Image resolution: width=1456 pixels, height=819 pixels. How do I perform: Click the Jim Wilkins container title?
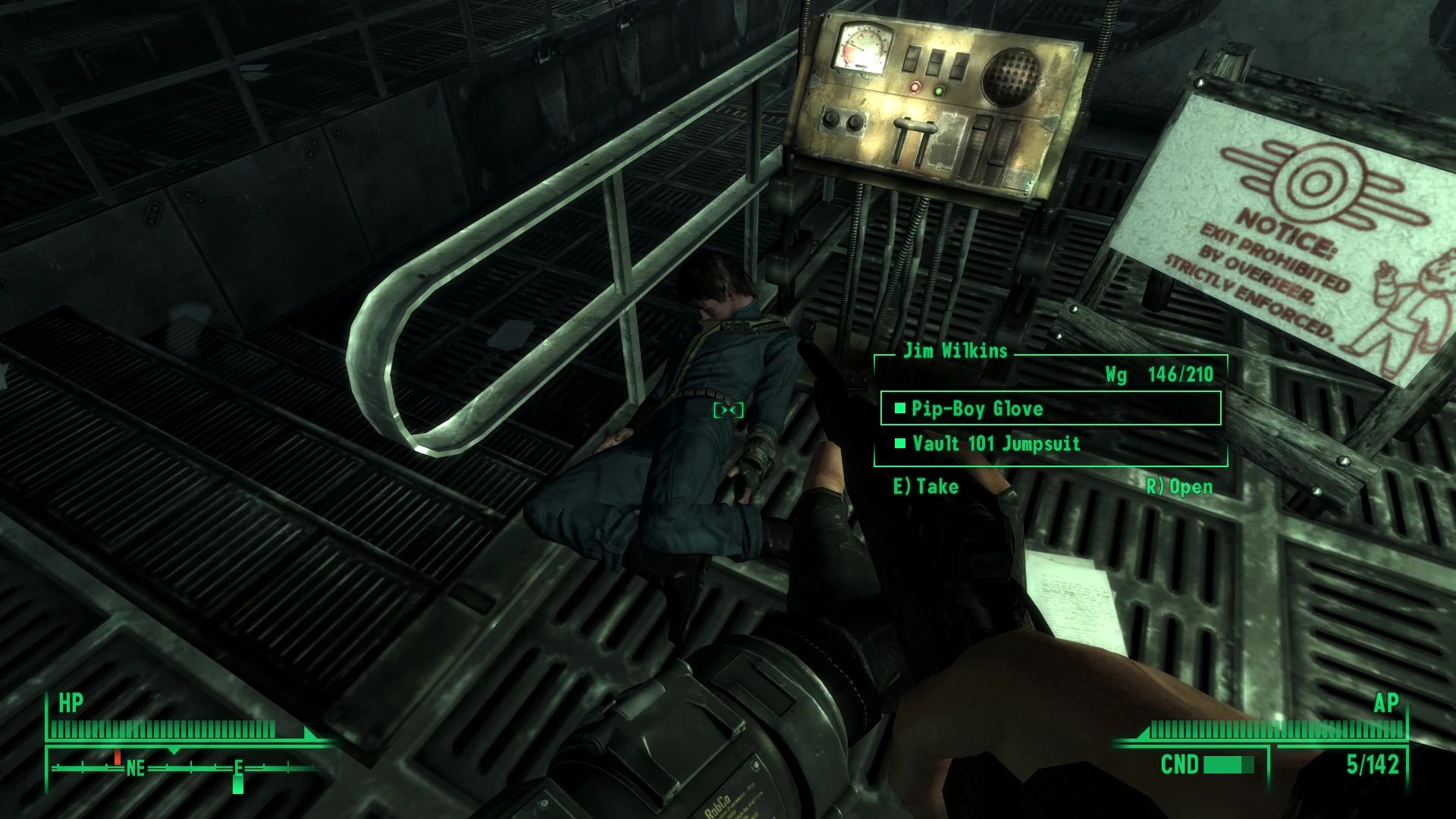pos(954,351)
